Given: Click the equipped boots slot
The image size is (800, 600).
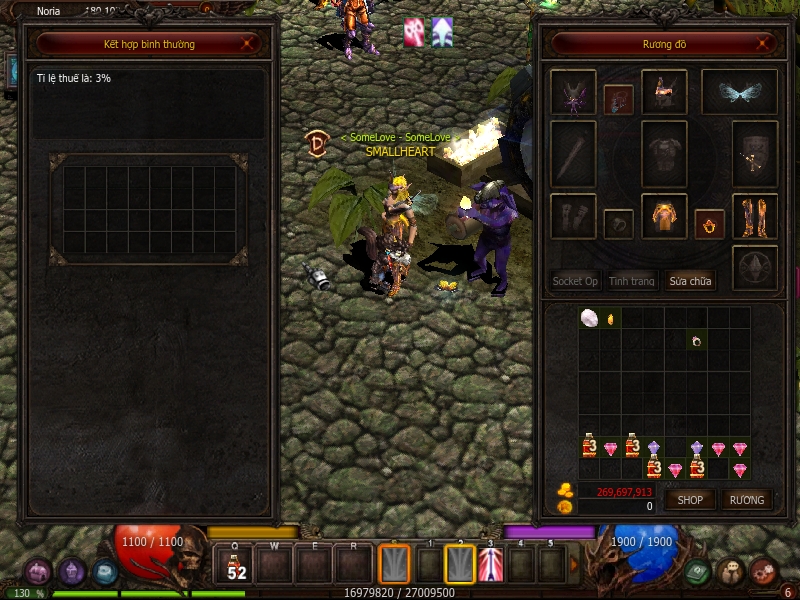Looking at the screenshot, I should pos(754,216).
